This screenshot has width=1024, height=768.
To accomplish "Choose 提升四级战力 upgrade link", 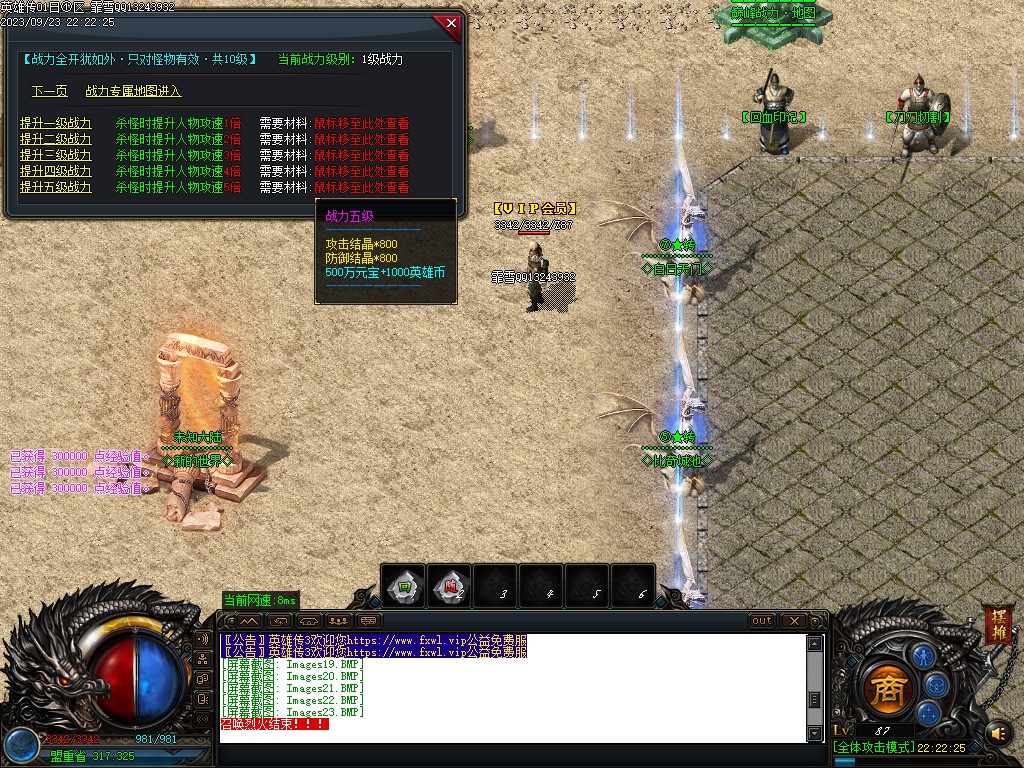I will (55, 171).
